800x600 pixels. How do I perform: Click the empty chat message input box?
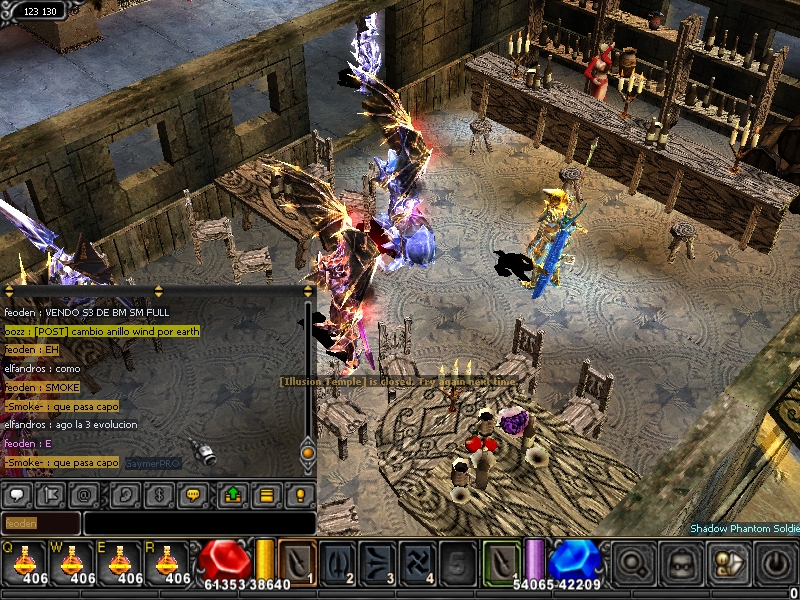coord(199,523)
